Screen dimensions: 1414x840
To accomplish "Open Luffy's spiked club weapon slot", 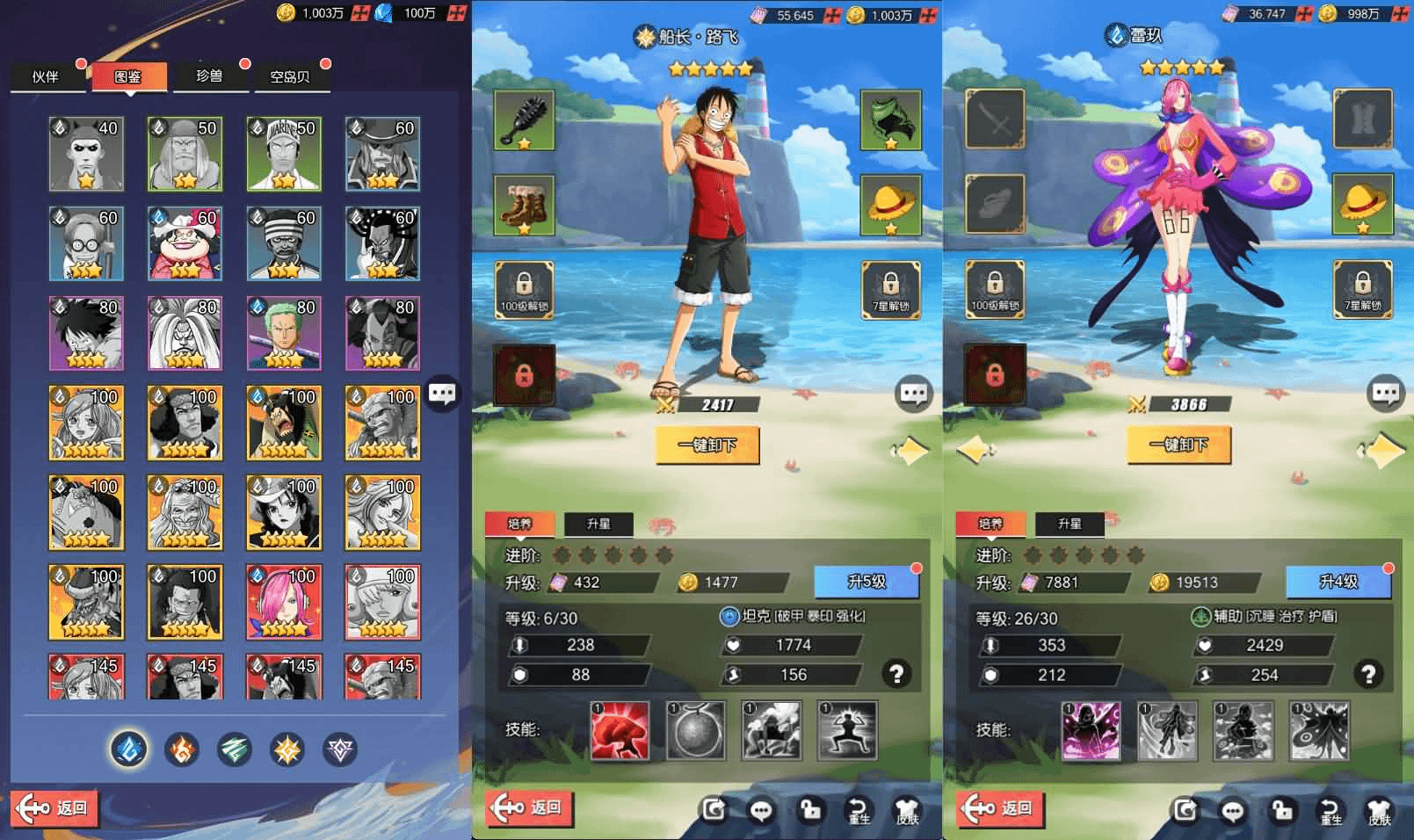I will click(x=524, y=120).
